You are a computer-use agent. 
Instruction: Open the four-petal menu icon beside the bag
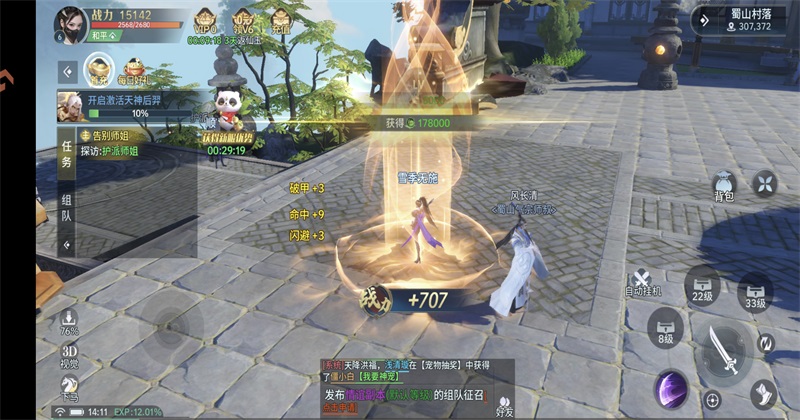click(765, 183)
